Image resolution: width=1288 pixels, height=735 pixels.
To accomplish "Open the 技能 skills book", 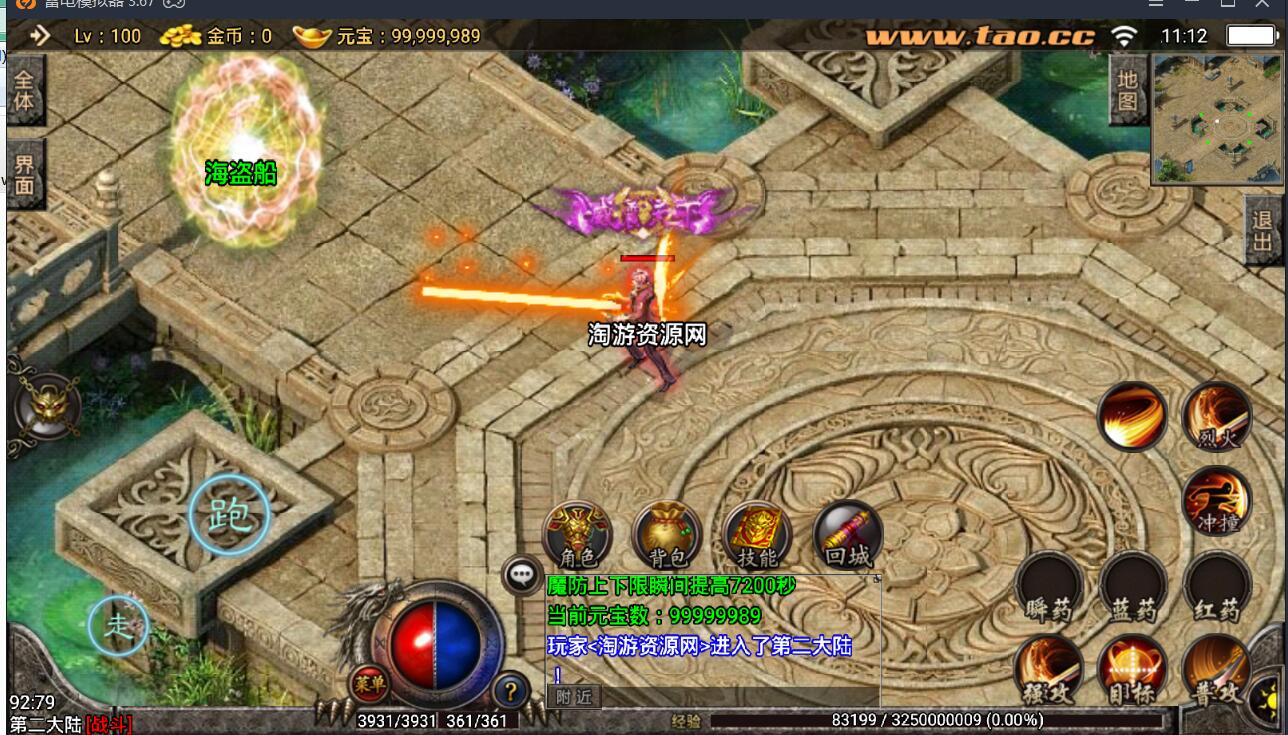I will pos(757,535).
